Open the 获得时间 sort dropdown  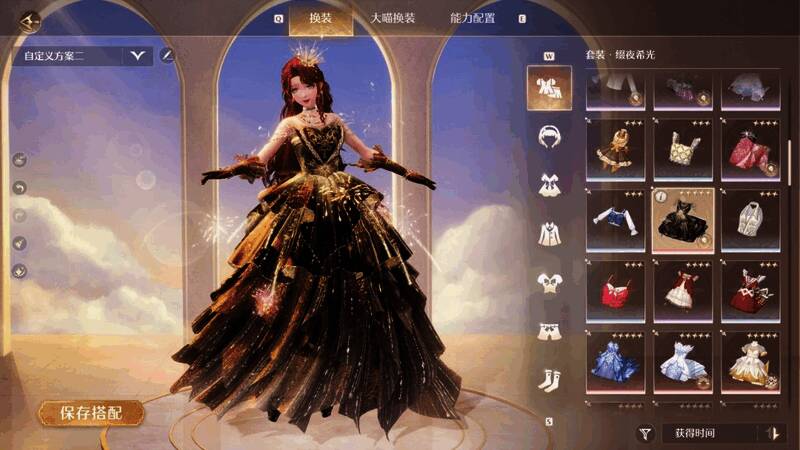coord(708,433)
